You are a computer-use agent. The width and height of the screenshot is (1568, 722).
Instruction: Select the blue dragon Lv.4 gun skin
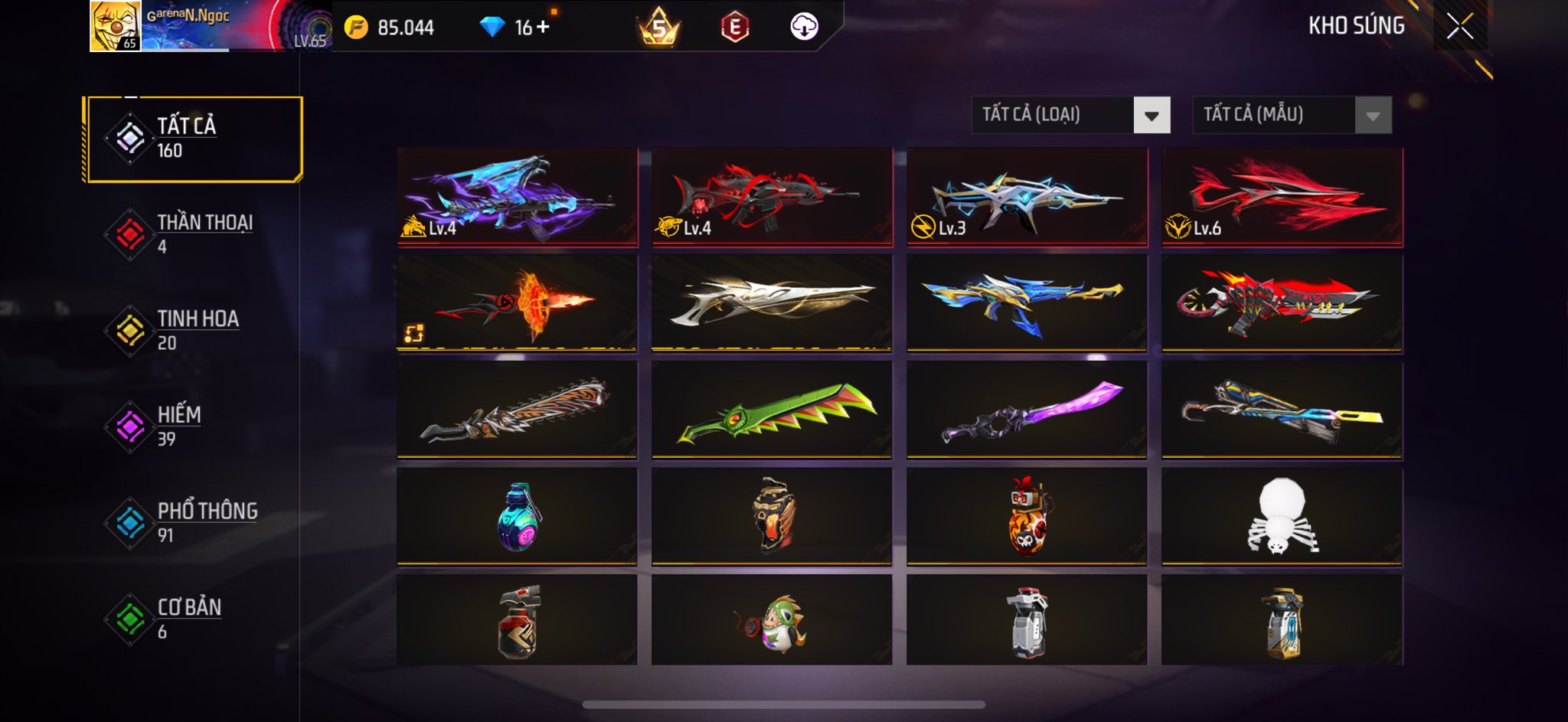click(x=517, y=197)
